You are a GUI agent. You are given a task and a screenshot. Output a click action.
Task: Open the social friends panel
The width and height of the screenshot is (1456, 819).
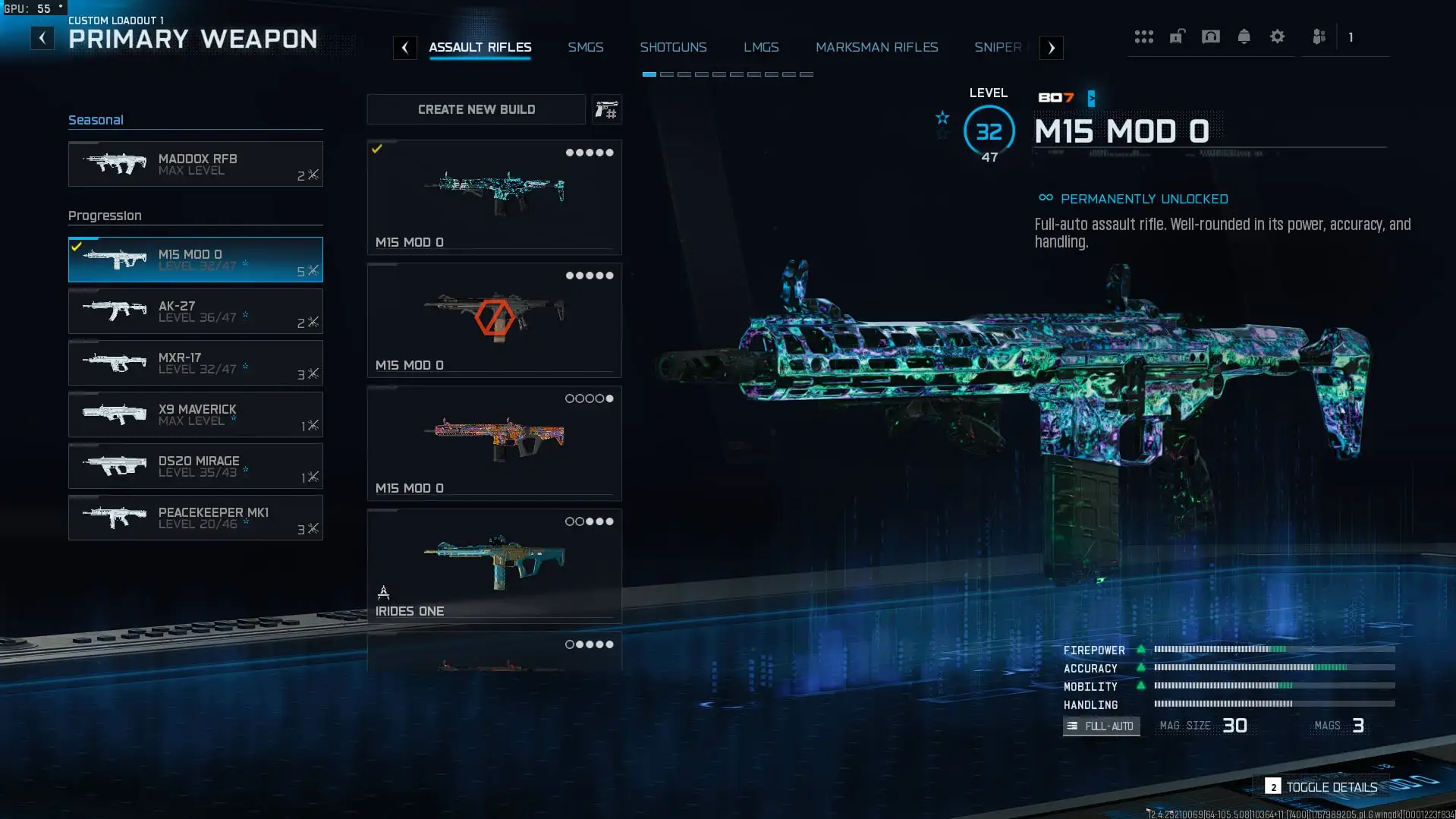(1320, 36)
